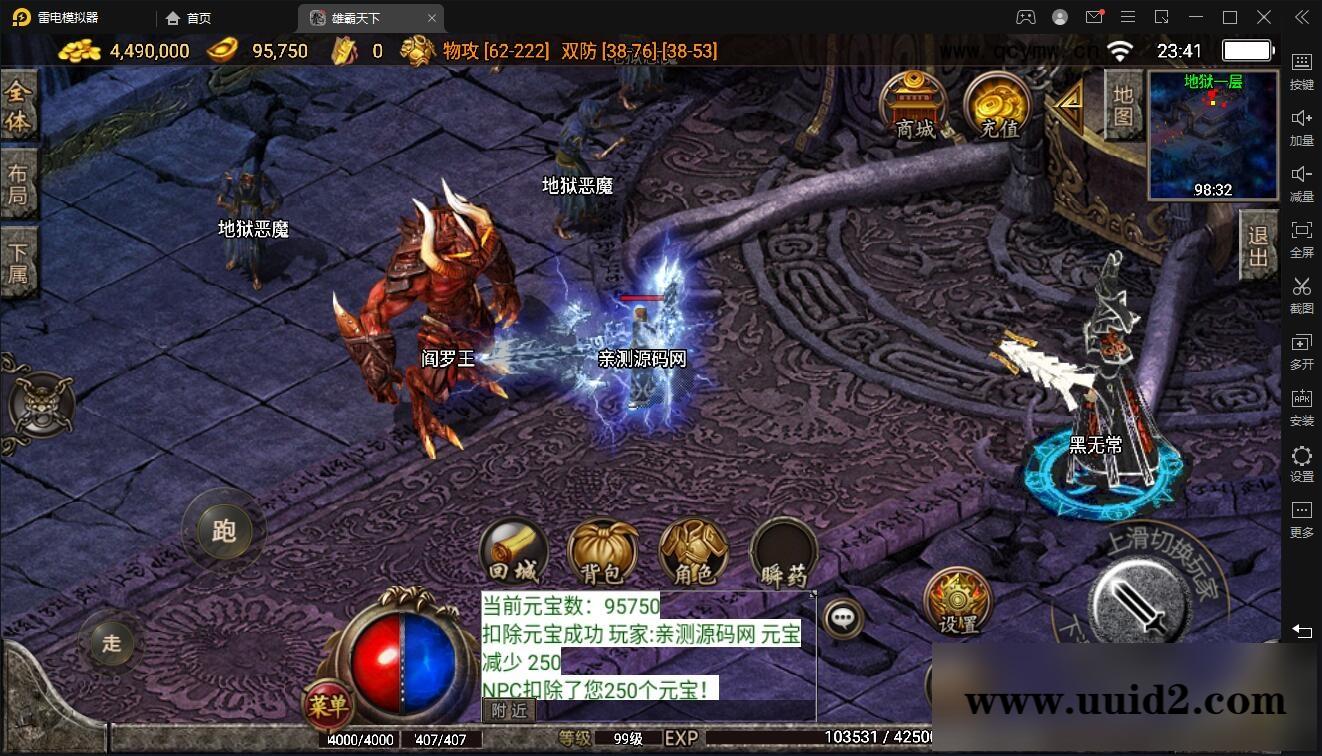This screenshot has height=756, width=1322.
Task: Open the 角色 (character) panel
Action: click(x=693, y=549)
